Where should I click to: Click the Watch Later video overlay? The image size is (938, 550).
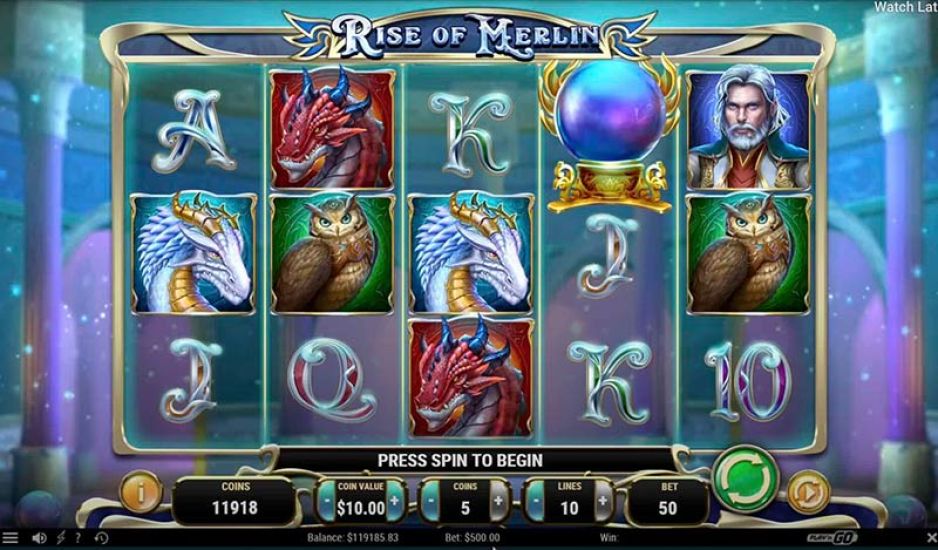click(905, 7)
